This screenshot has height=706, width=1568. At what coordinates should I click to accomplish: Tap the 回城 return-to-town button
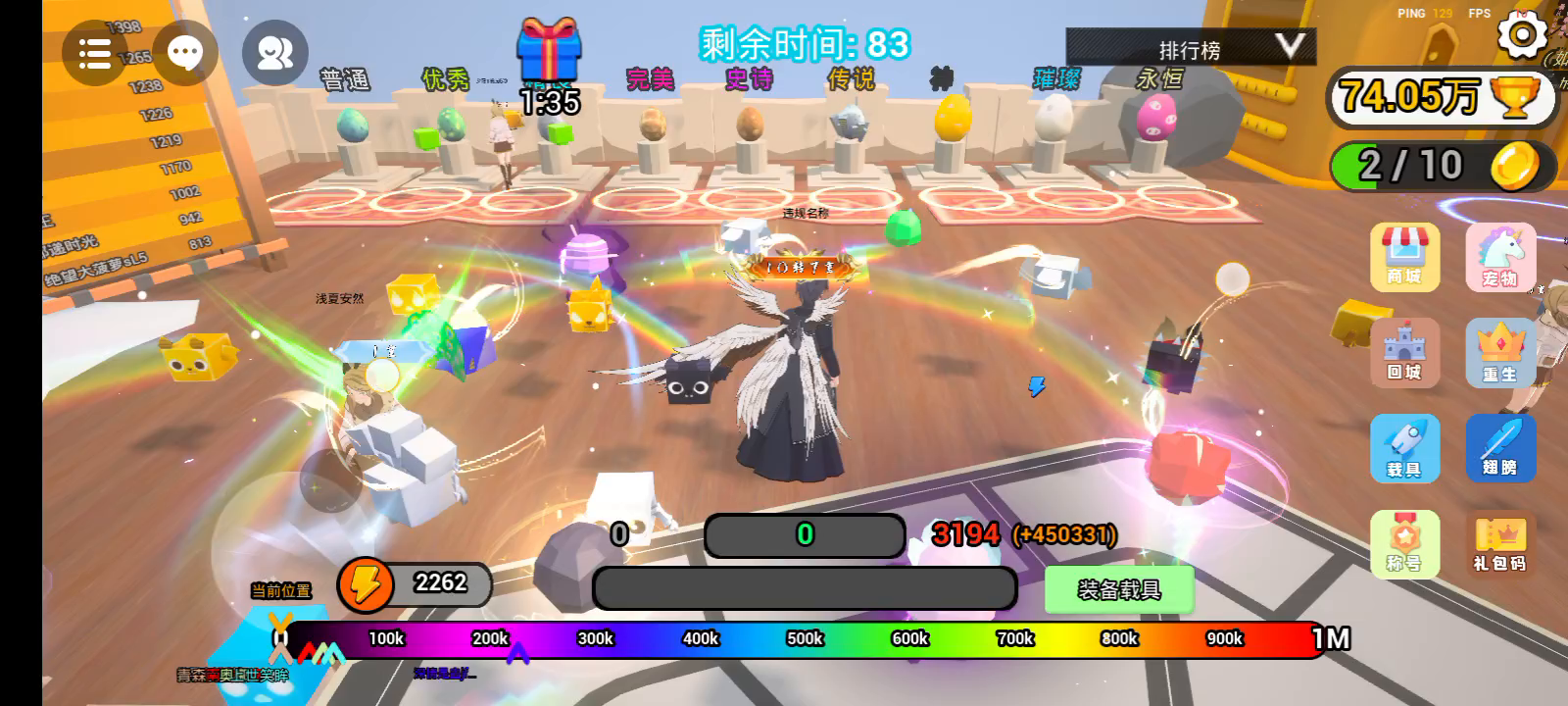click(1404, 353)
